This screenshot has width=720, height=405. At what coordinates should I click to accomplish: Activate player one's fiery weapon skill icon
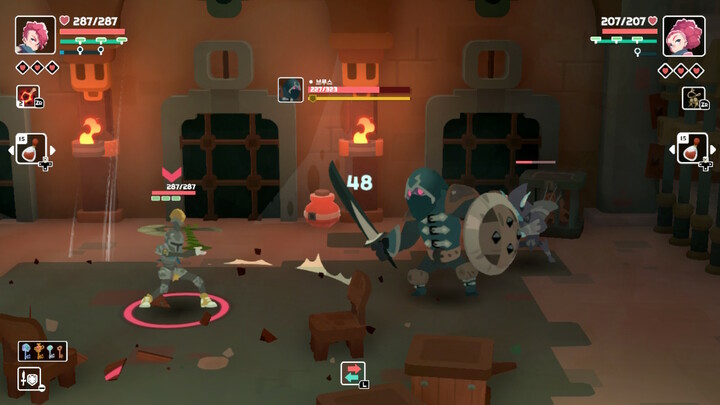(x=27, y=97)
